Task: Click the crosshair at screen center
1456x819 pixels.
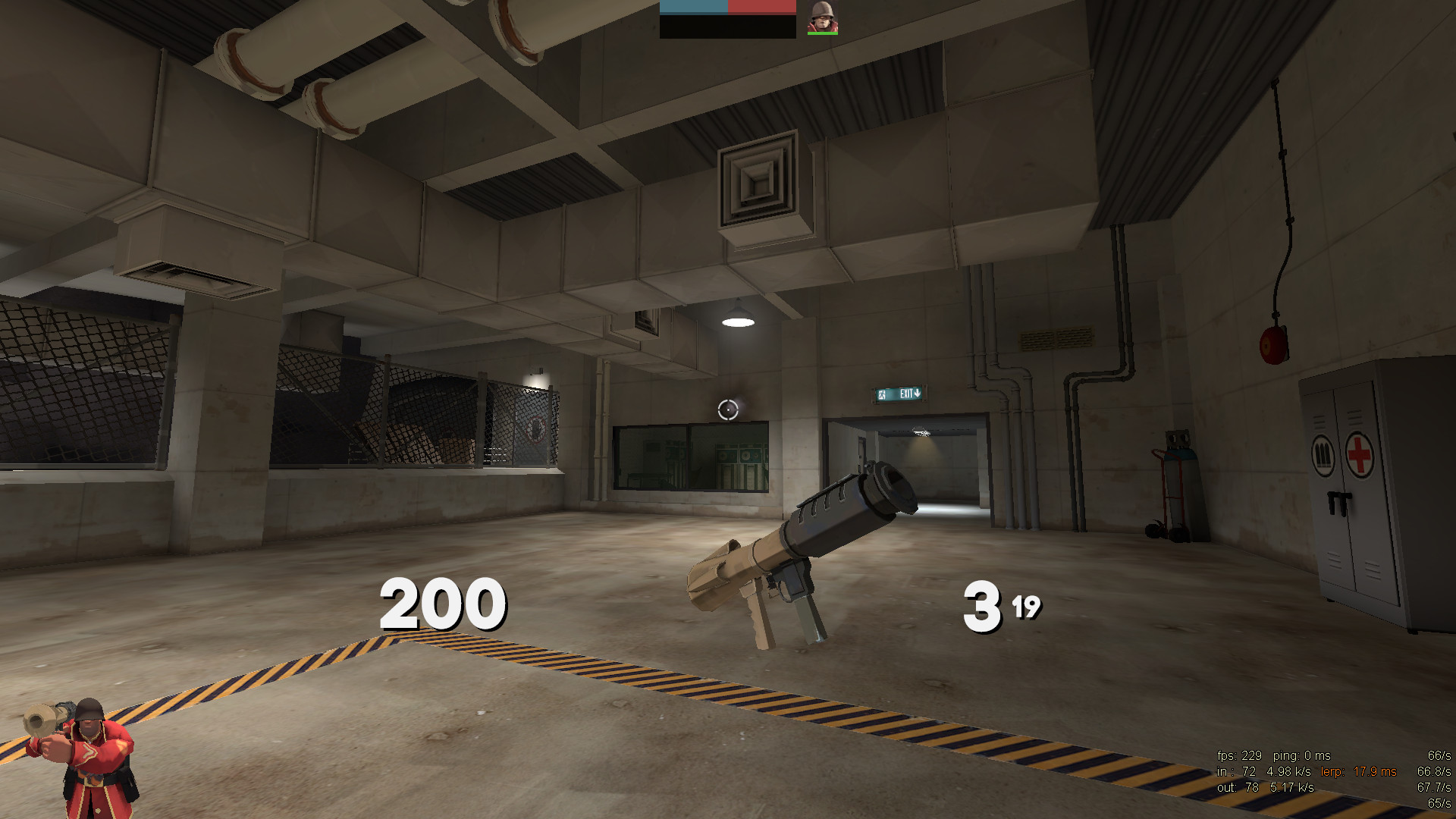Action: (x=727, y=409)
